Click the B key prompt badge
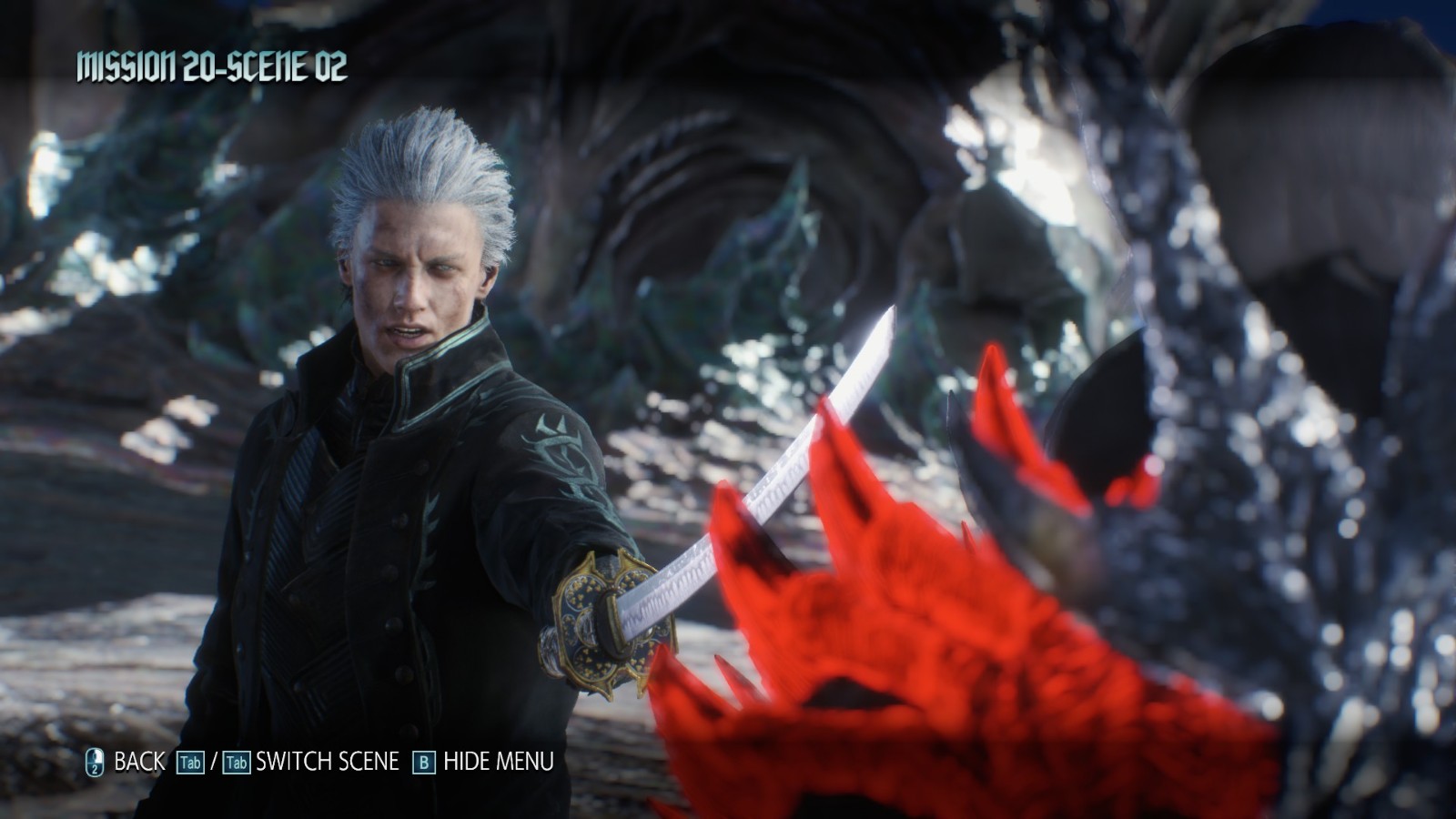 tap(424, 763)
